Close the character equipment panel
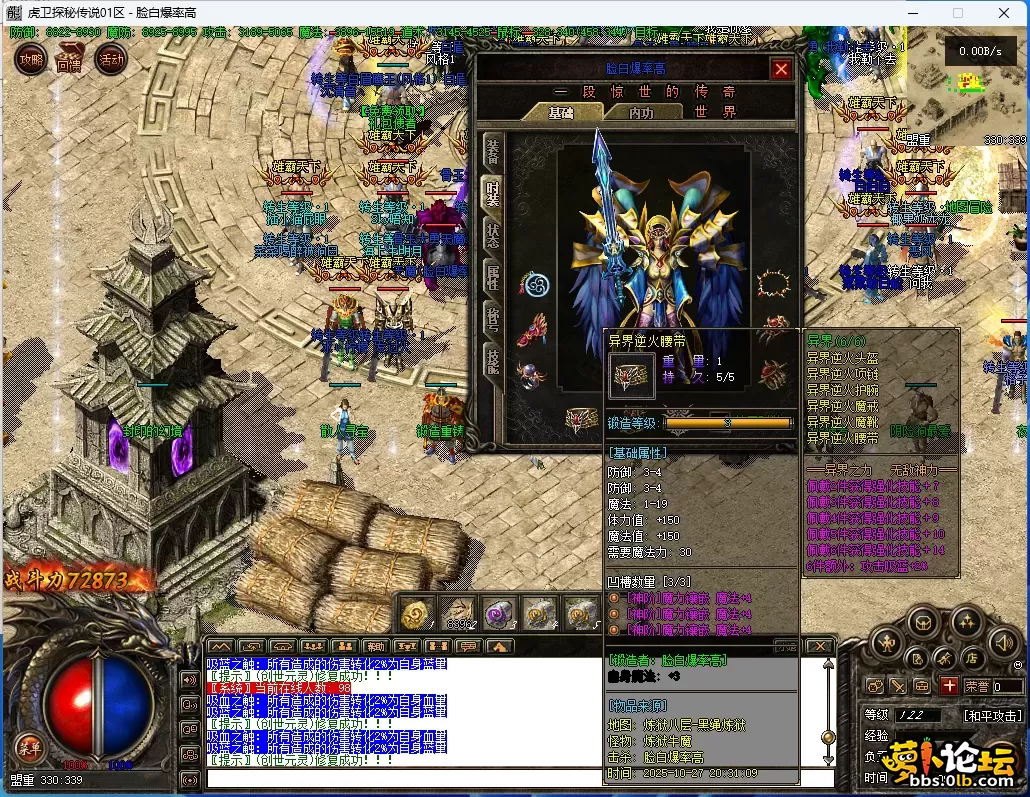Image resolution: width=1030 pixels, height=797 pixels. (781, 69)
